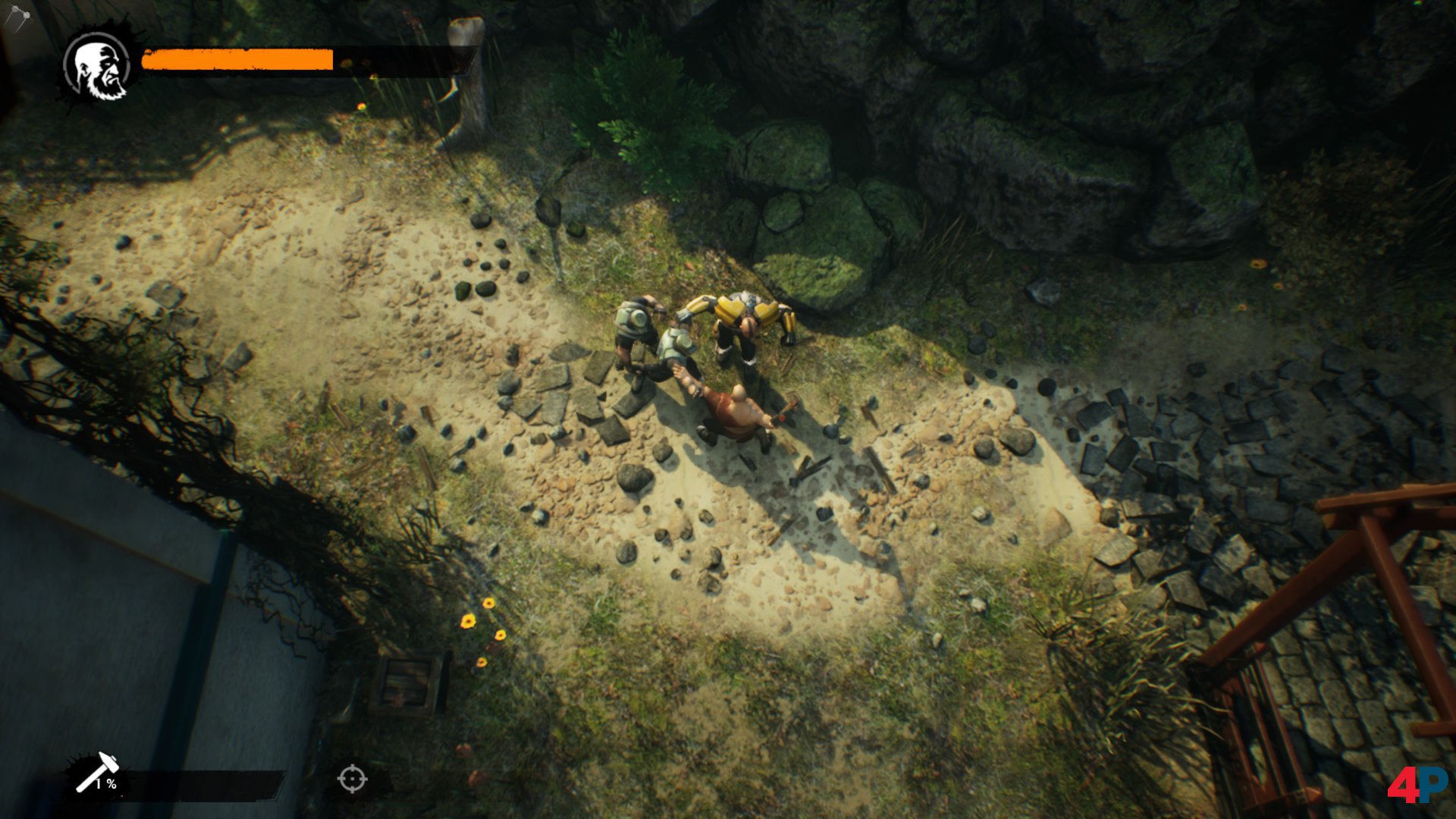Image resolution: width=1456 pixels, height=819 pixels.
Task: Click the bearded character portrait
Action: [98, 67]
